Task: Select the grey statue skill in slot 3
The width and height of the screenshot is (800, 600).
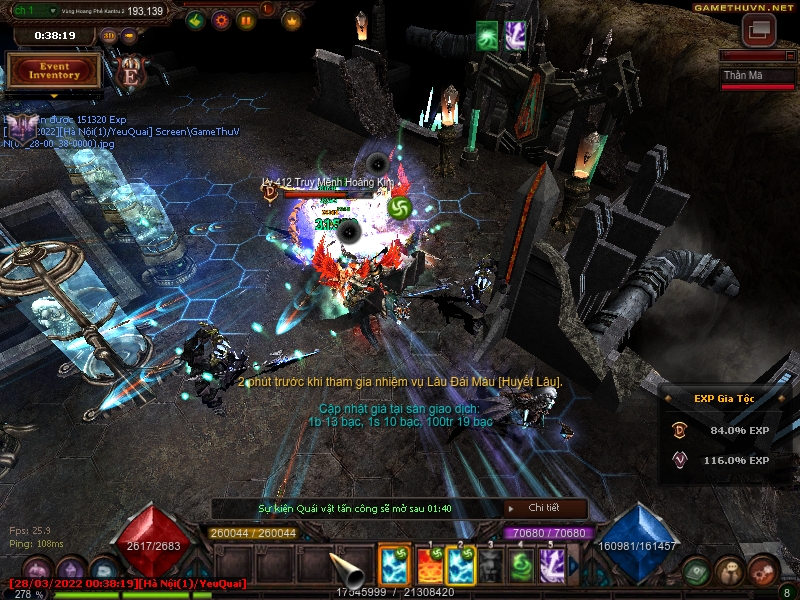Action: (x=490, y=566)
